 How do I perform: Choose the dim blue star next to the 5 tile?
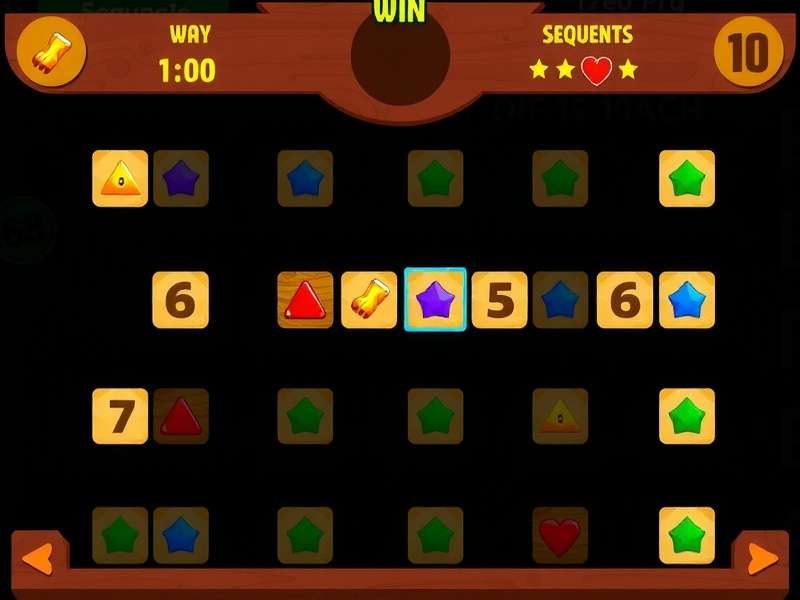(560, 299)
